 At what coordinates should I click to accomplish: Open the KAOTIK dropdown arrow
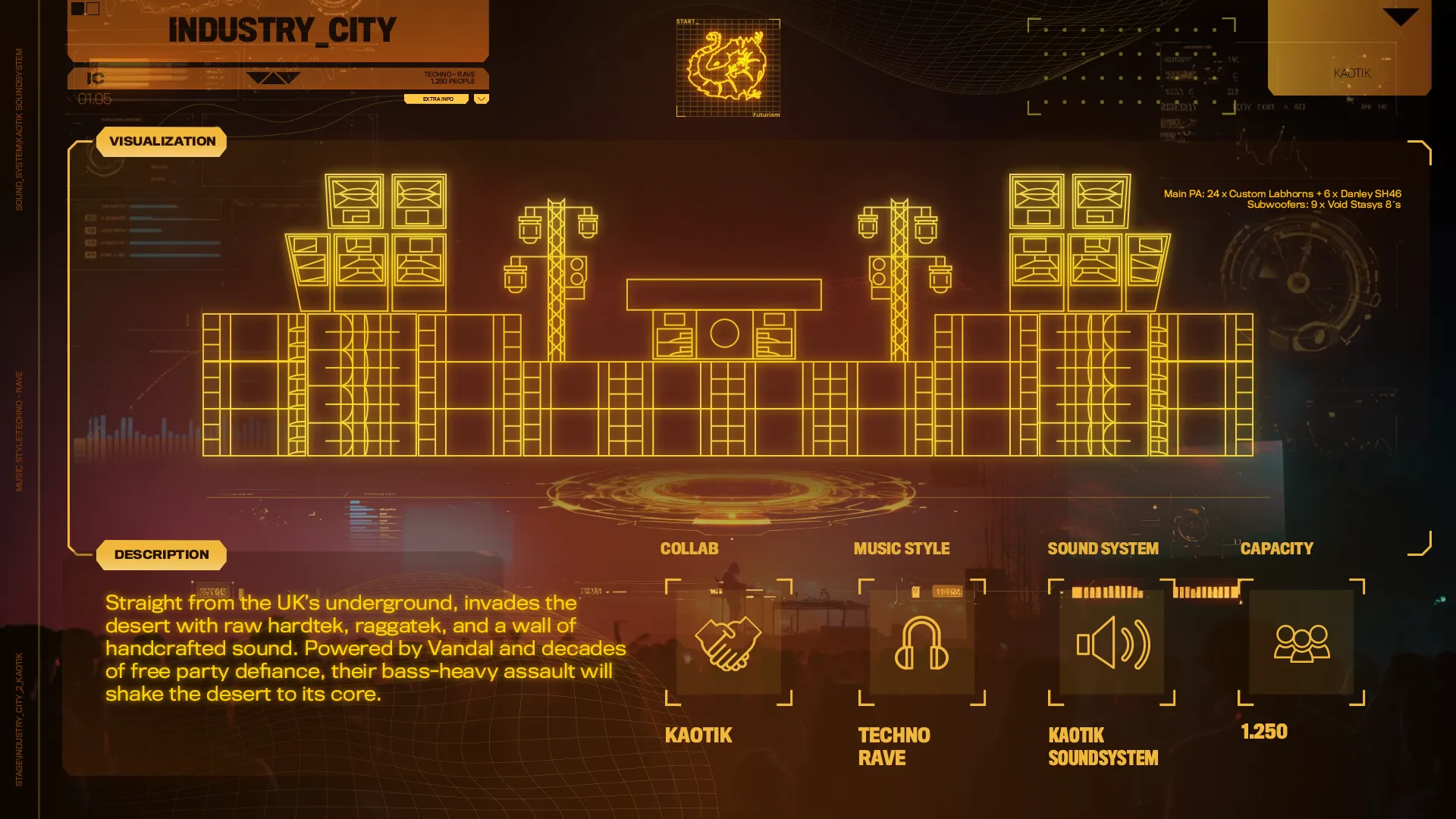1400,17
